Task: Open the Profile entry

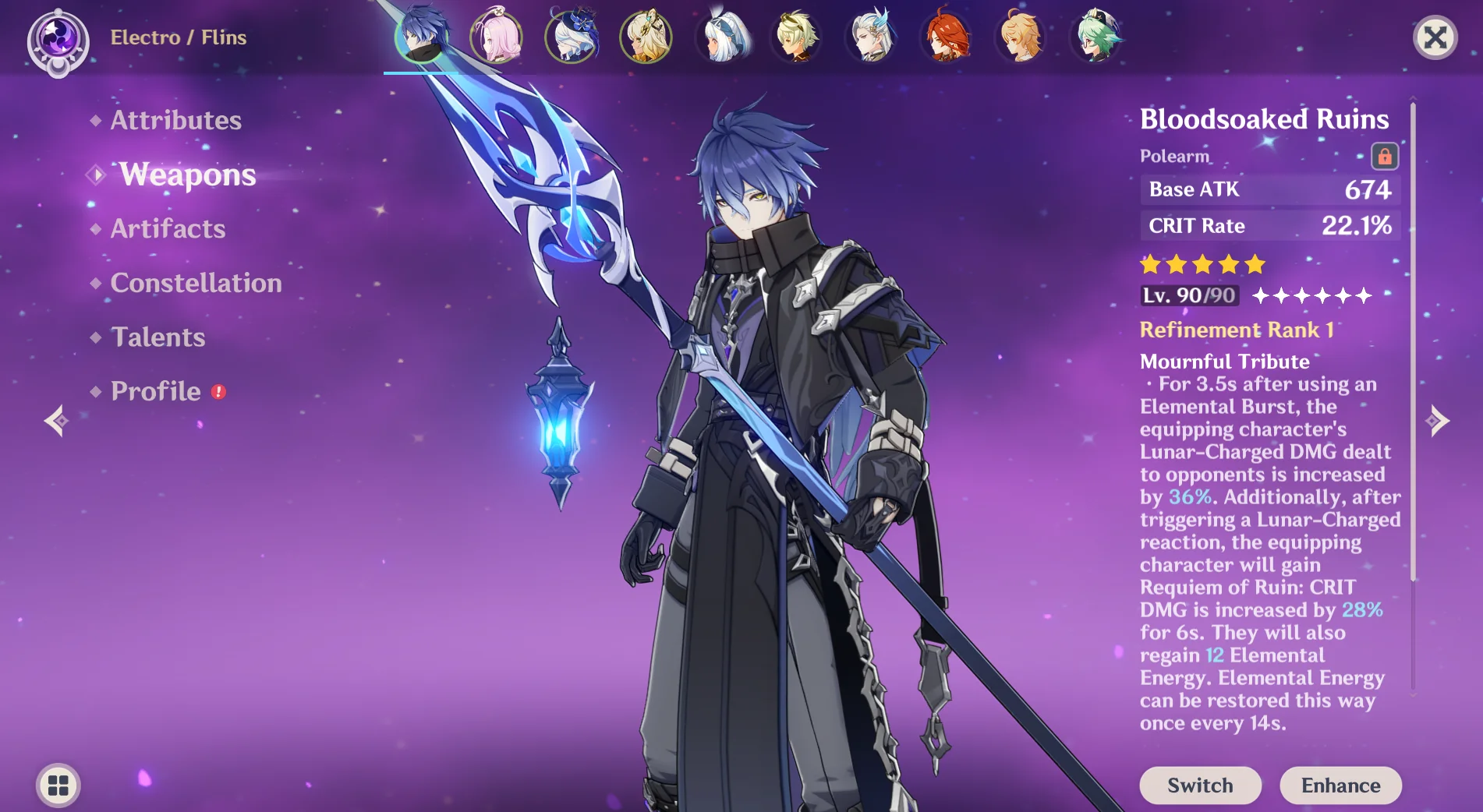Action: [156, 391]
